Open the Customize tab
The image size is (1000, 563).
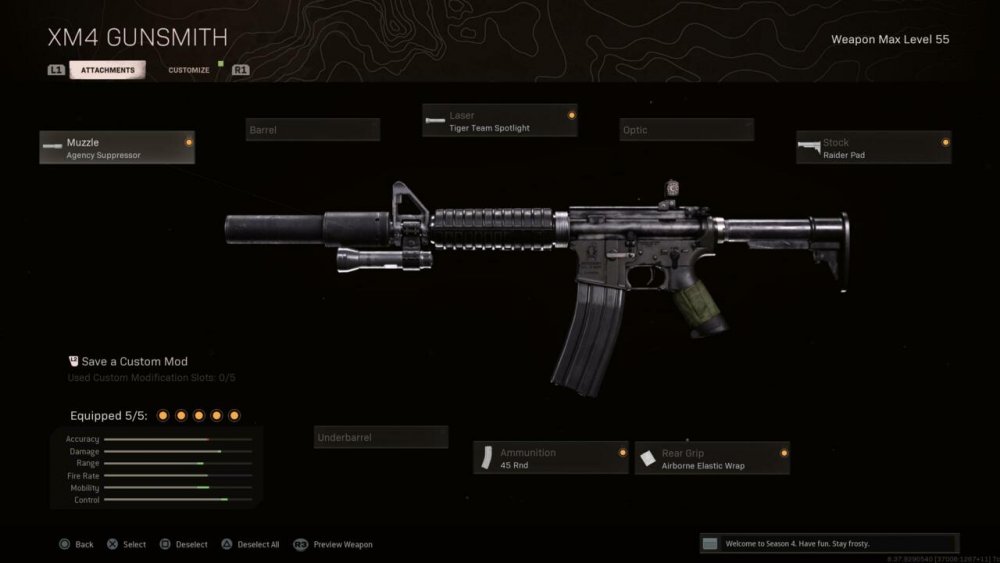[x=189, y=70]
